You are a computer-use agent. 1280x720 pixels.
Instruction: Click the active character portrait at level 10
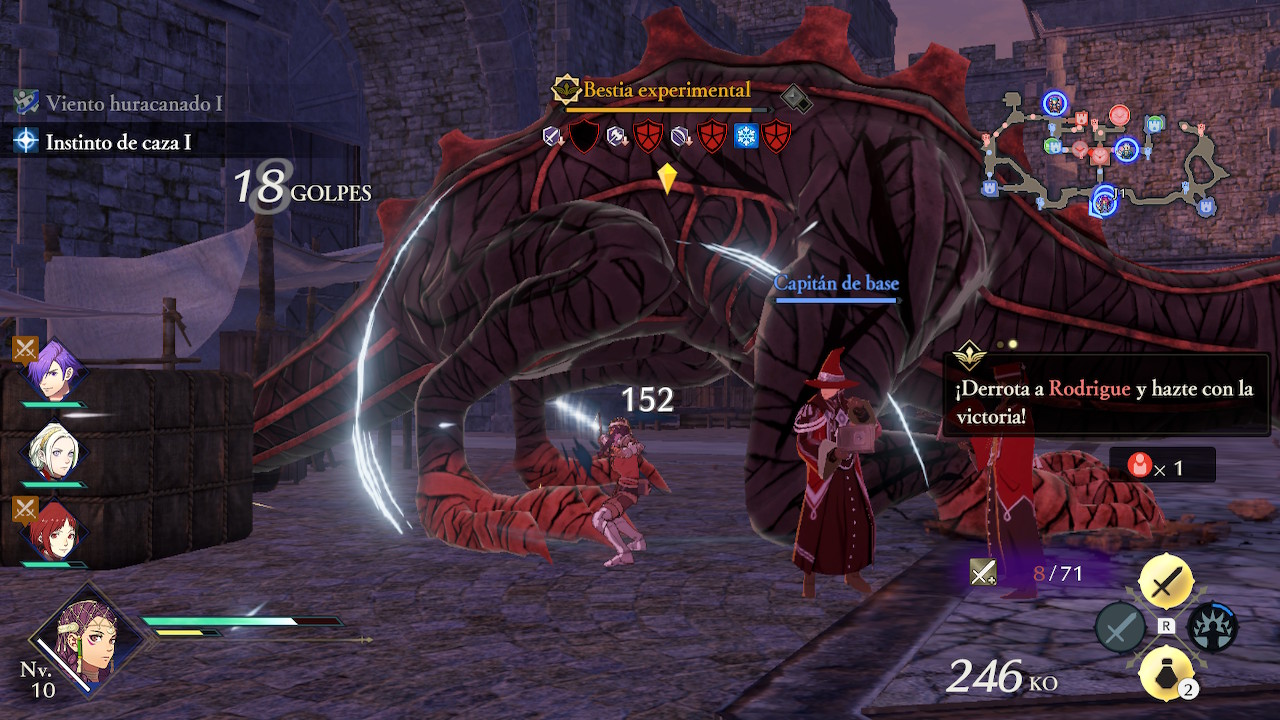click(88, 637)
